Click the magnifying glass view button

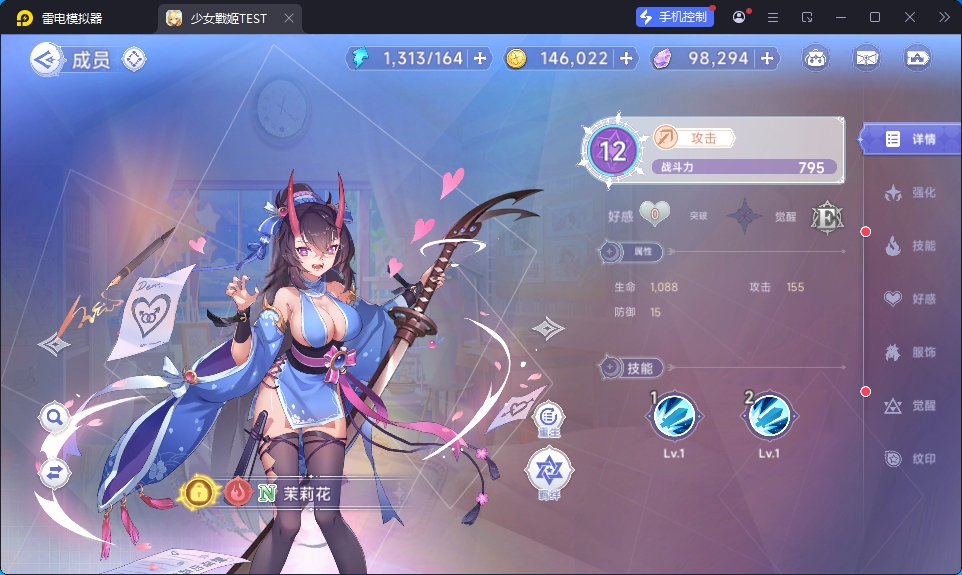(55, 417)
